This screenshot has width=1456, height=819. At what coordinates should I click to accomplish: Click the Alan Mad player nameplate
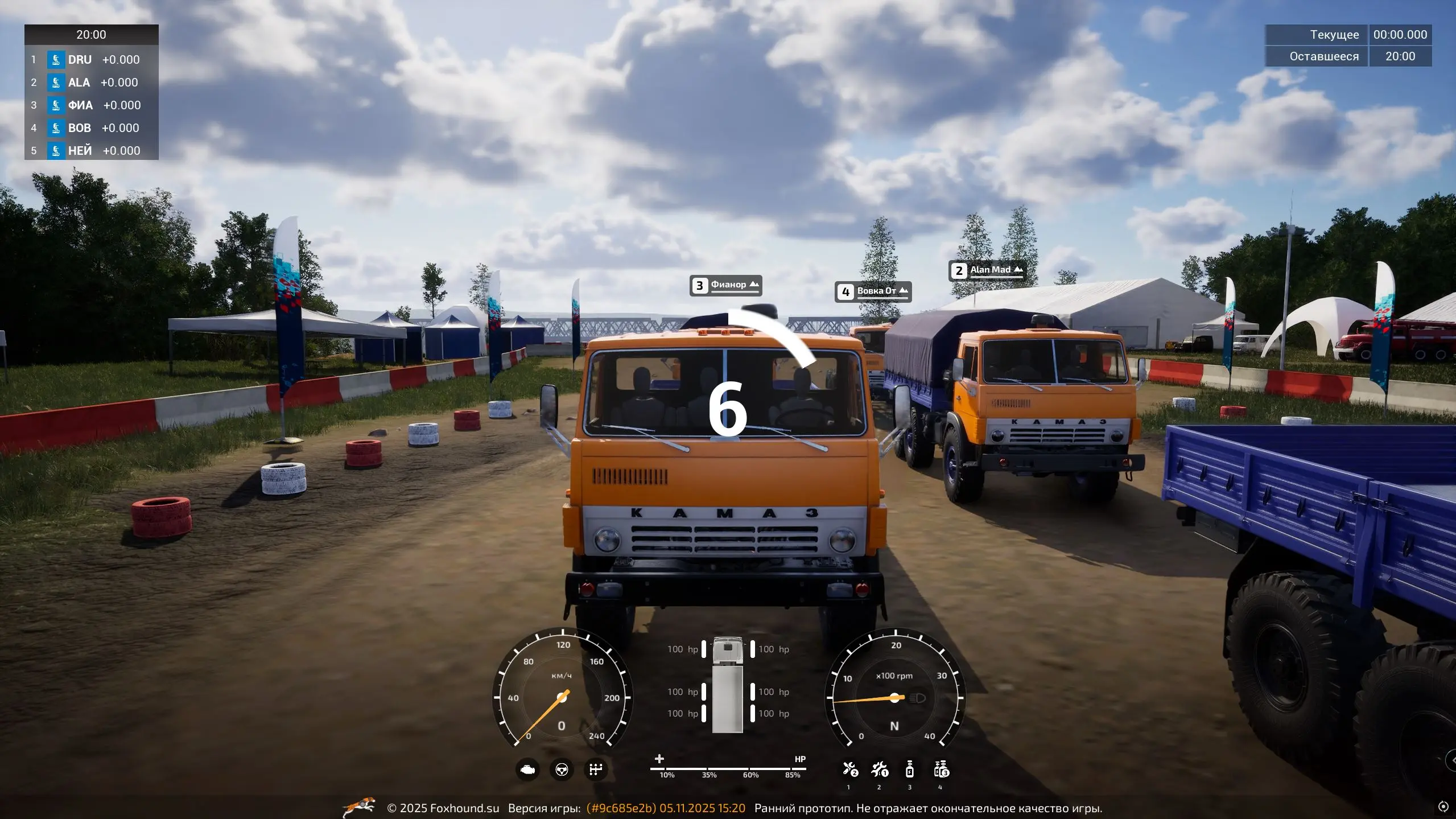987,270
